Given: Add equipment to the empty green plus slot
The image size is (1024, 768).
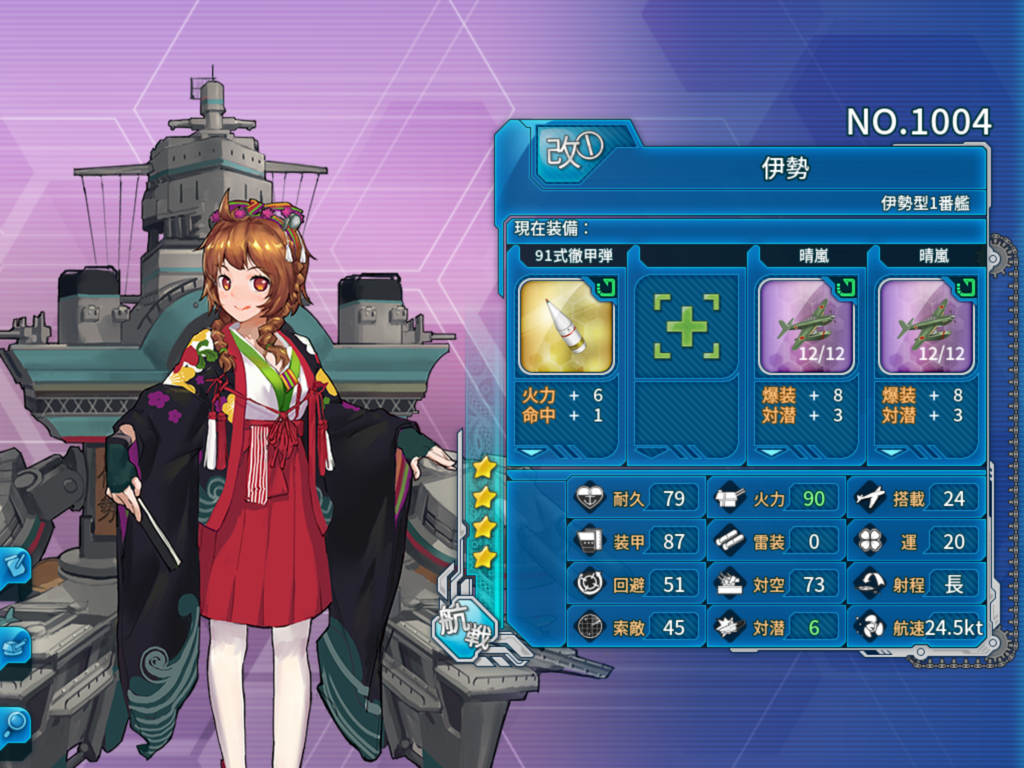Looking at the screenshot, I should click(x=686, y=326).
